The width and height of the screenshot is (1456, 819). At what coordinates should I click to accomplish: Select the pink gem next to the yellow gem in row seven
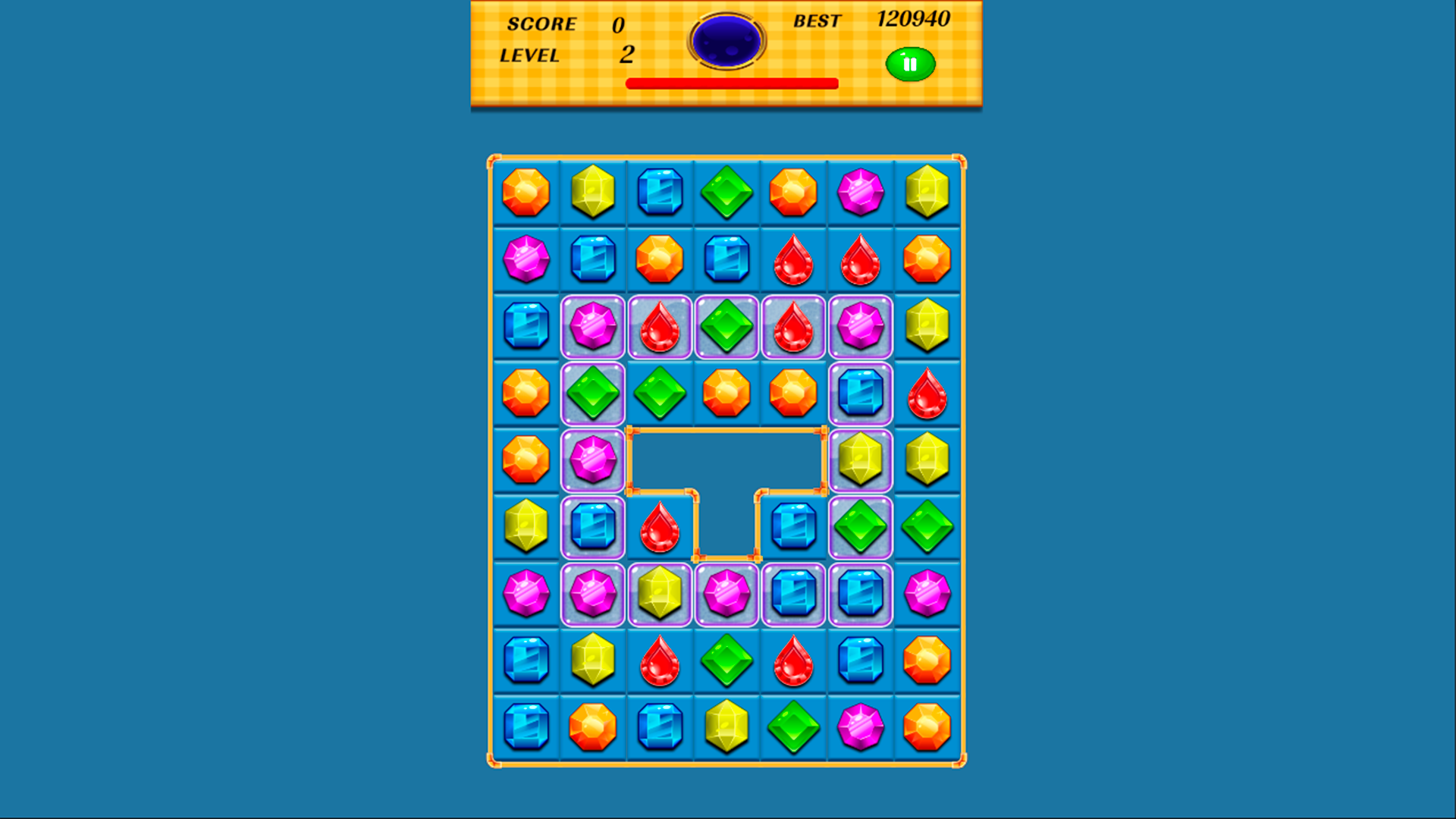(727, 593)
